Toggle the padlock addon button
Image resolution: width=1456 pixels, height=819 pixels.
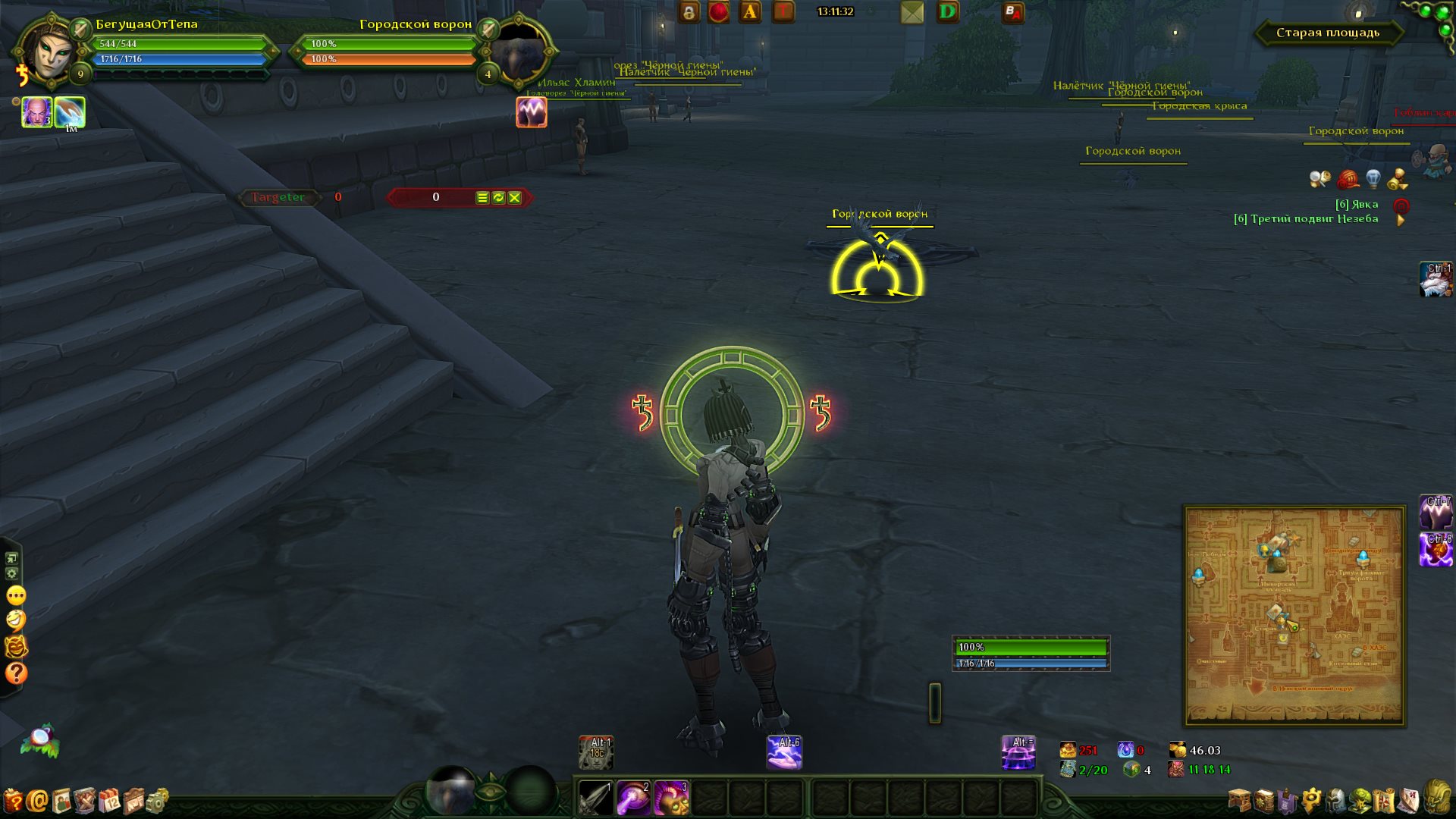689,12
